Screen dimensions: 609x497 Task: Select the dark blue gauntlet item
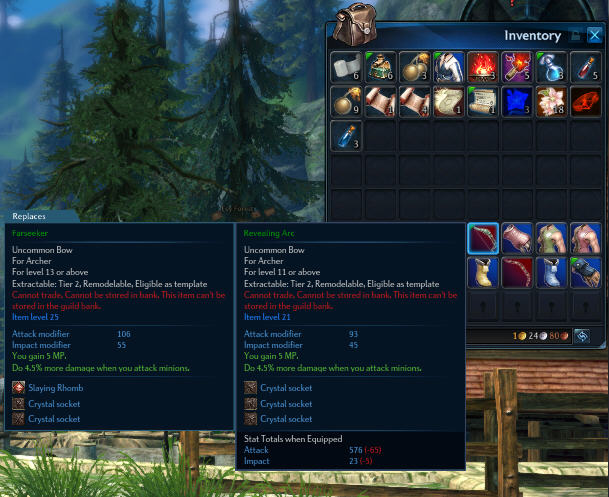[585, 272]
